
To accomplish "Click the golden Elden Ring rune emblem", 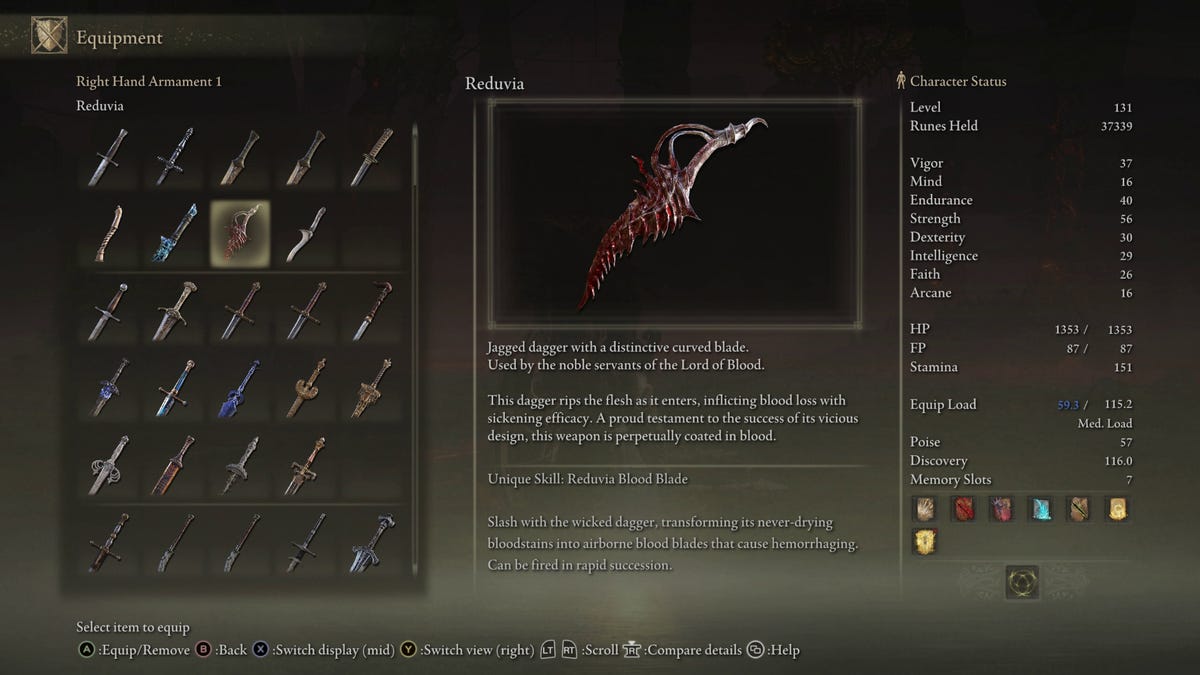I will click(1022, 582).
